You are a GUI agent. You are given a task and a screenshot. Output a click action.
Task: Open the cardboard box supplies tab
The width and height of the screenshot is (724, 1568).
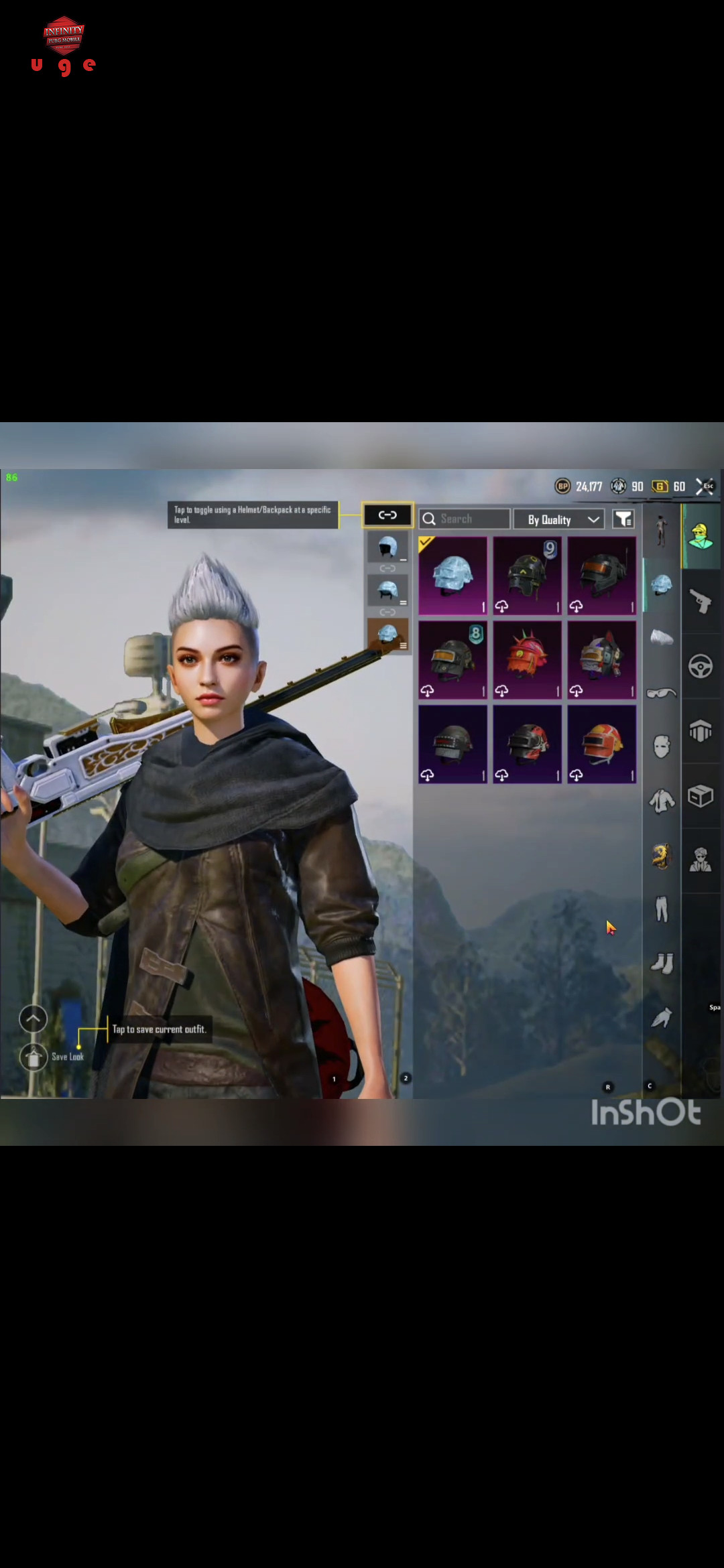pyautogui.click(x=701, y=796)
